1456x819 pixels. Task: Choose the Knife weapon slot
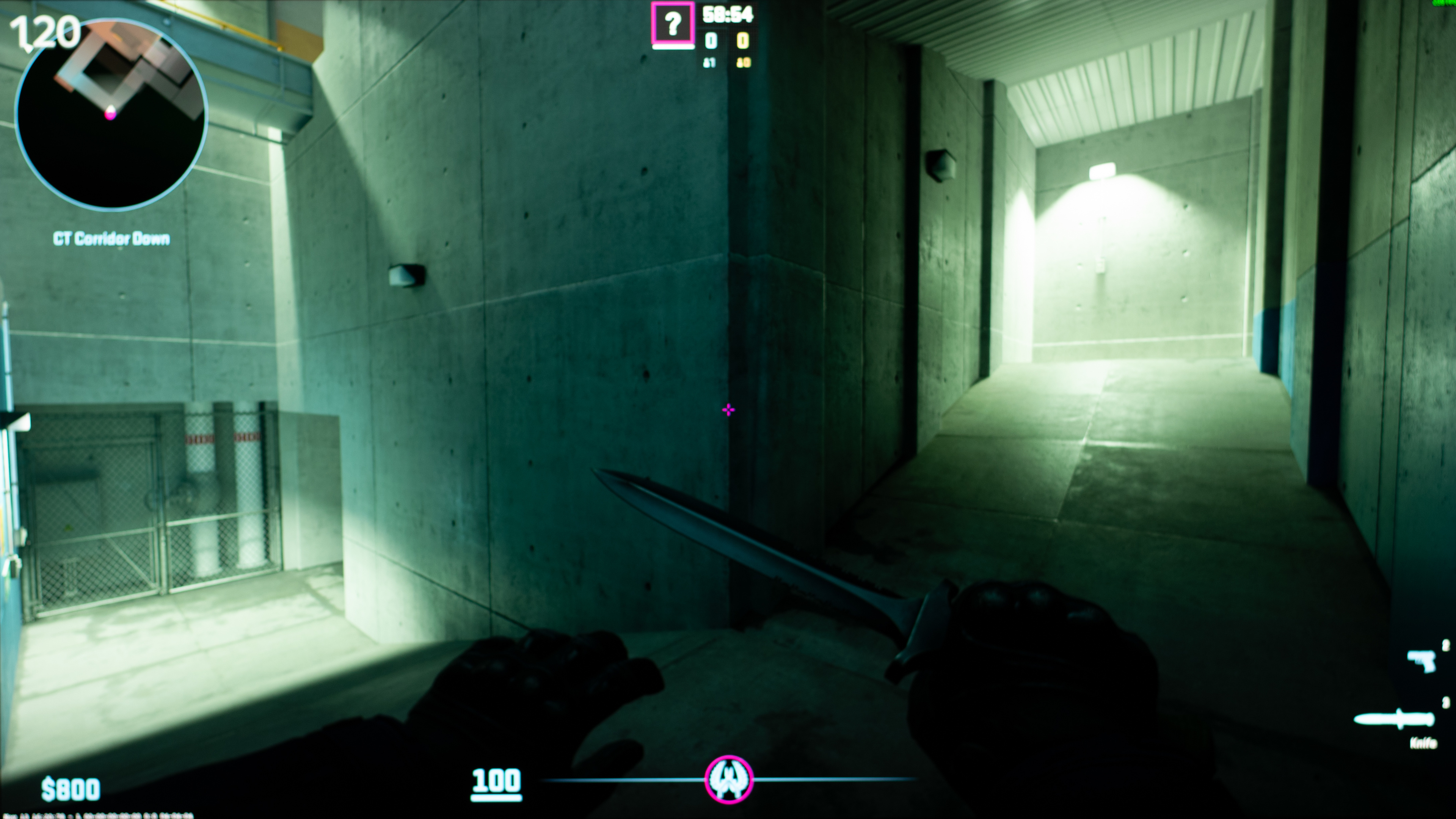click(x=1395, y=720)
